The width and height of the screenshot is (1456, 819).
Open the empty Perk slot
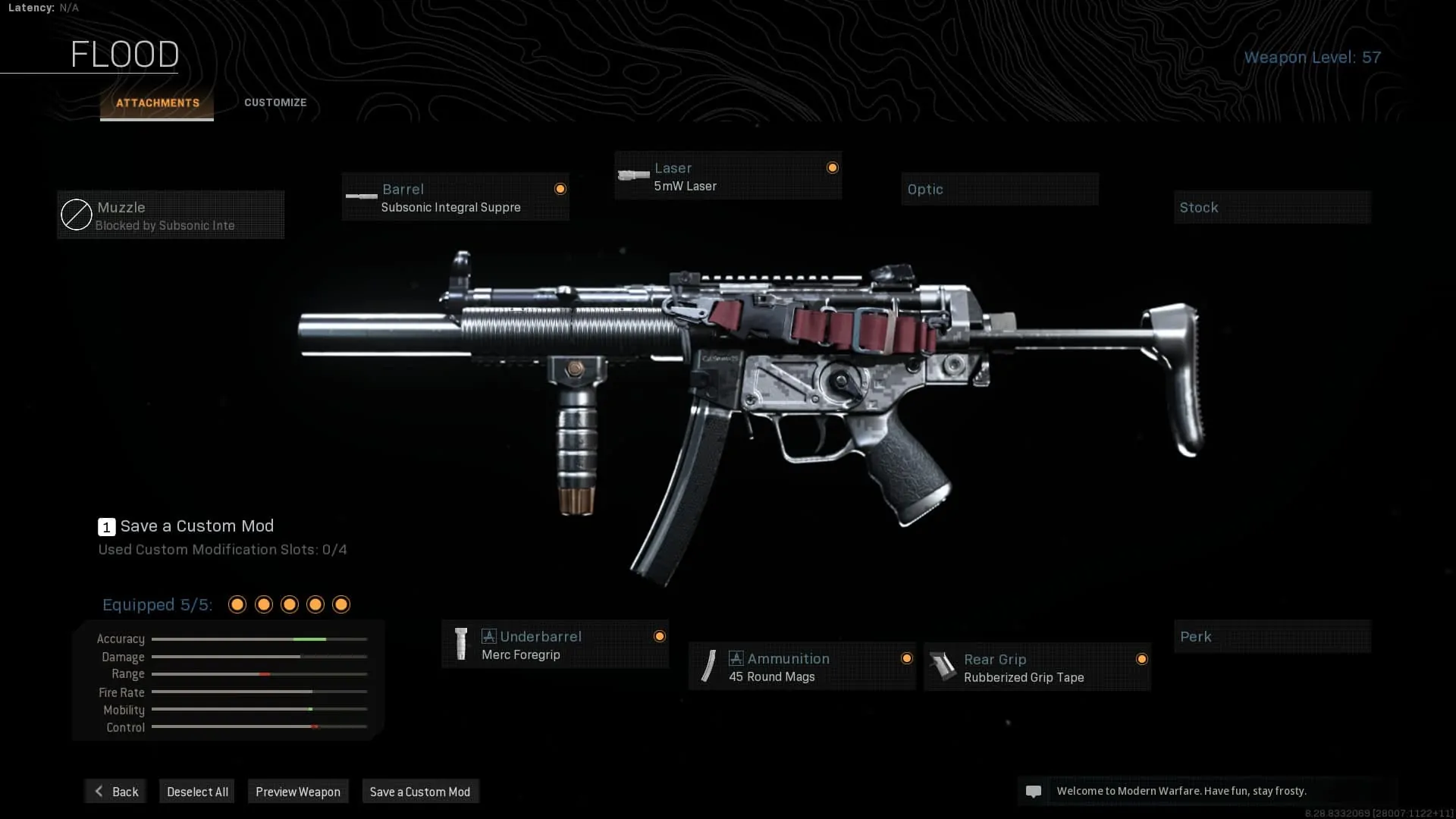click(1272, 637)
